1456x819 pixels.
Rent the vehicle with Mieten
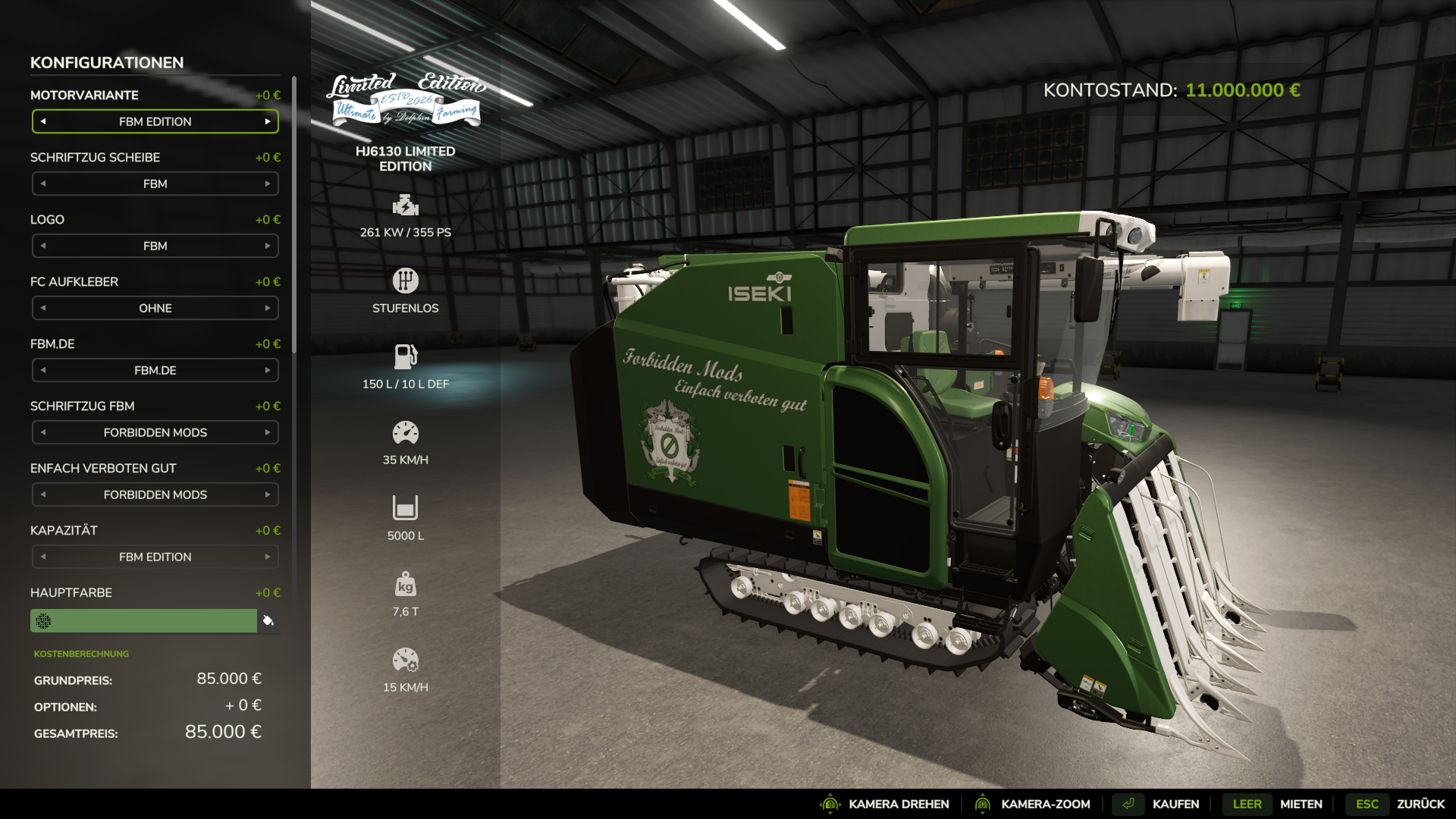[1301, 804]
